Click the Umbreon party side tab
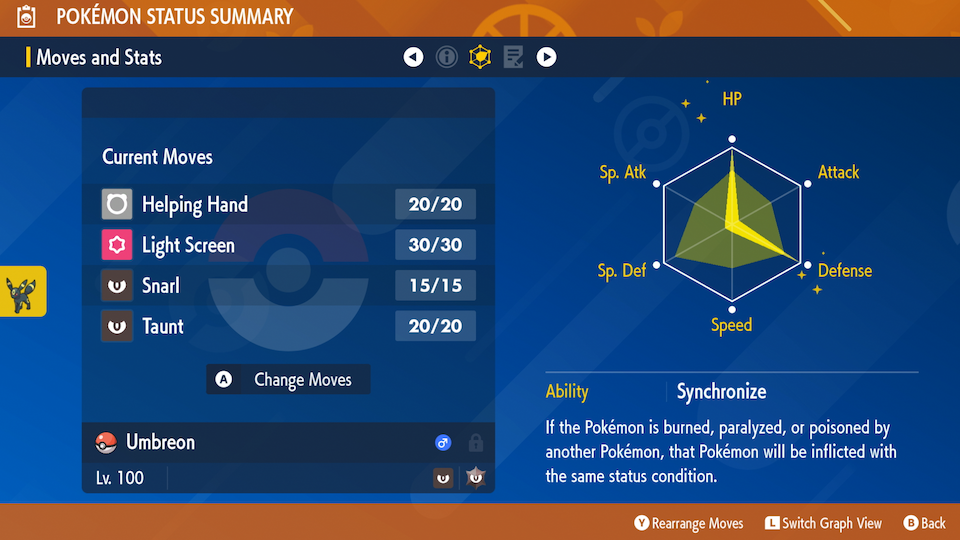 pyautogui.click(x=22, y=291)
